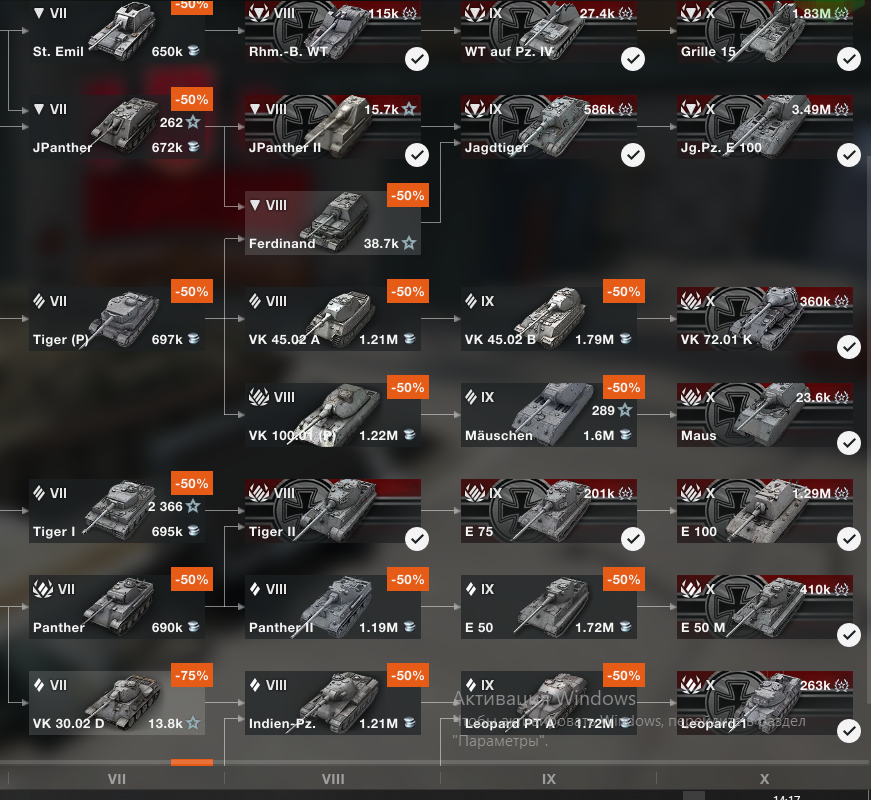The width and height of the screenshot is (871, 800).
Task: Select the E 50 M tier X tank
Action: [764, 607]
